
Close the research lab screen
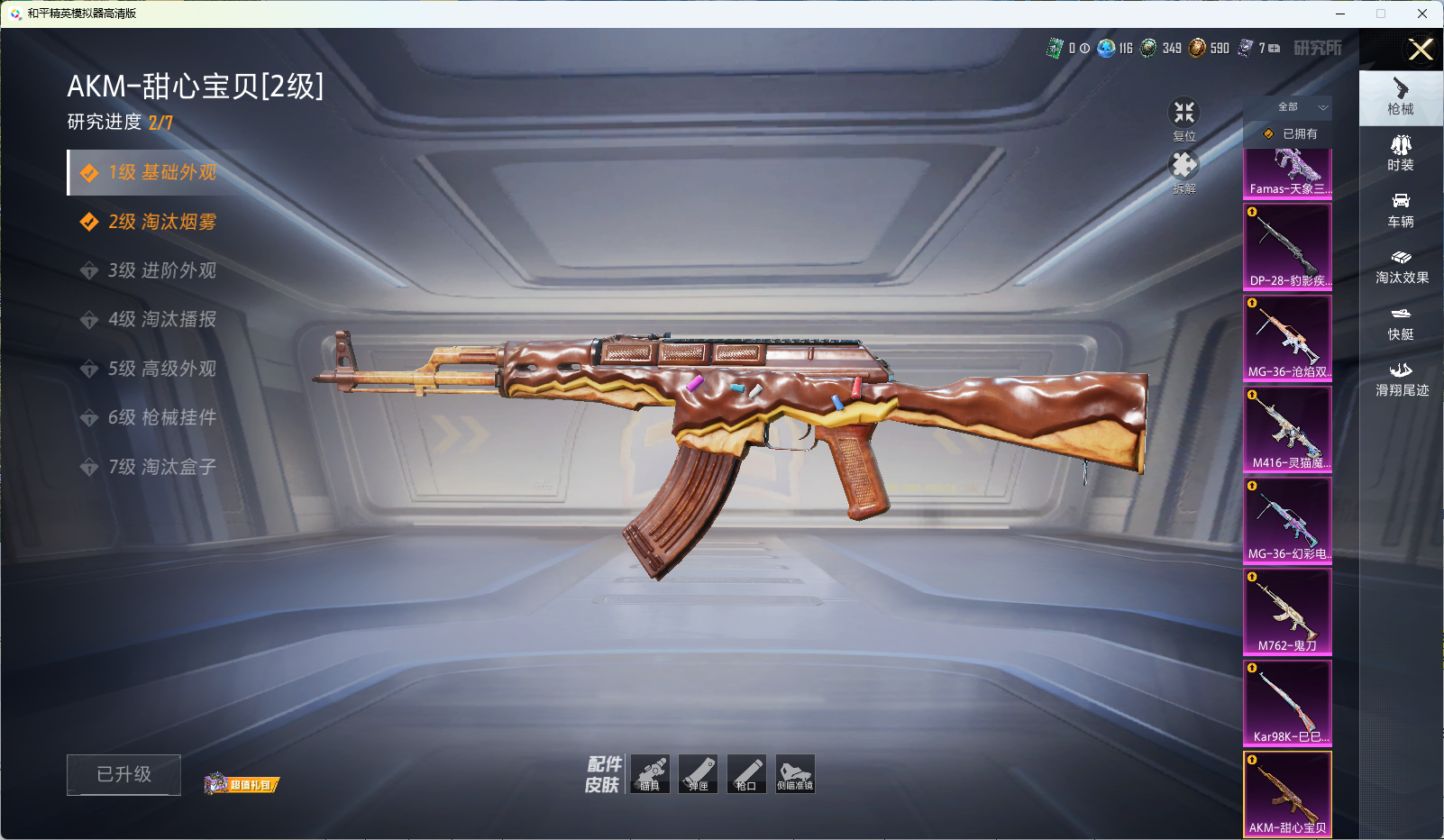[1421, 50]
